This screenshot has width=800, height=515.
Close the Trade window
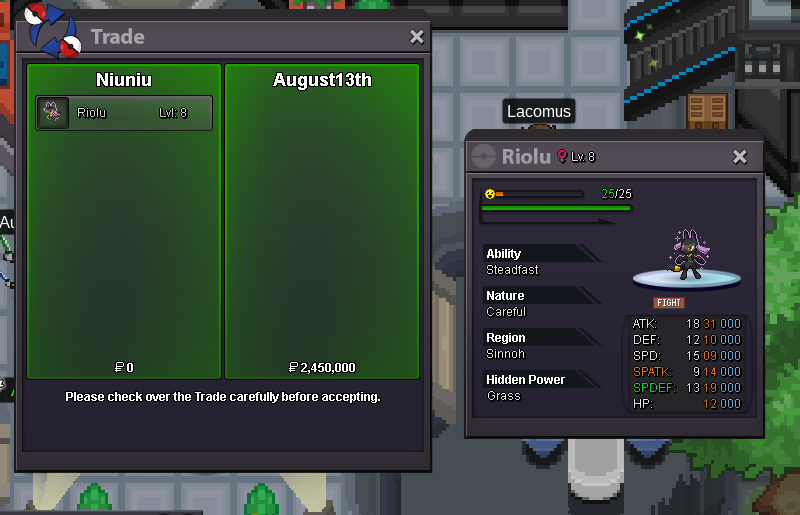click(x=417, y=37)
